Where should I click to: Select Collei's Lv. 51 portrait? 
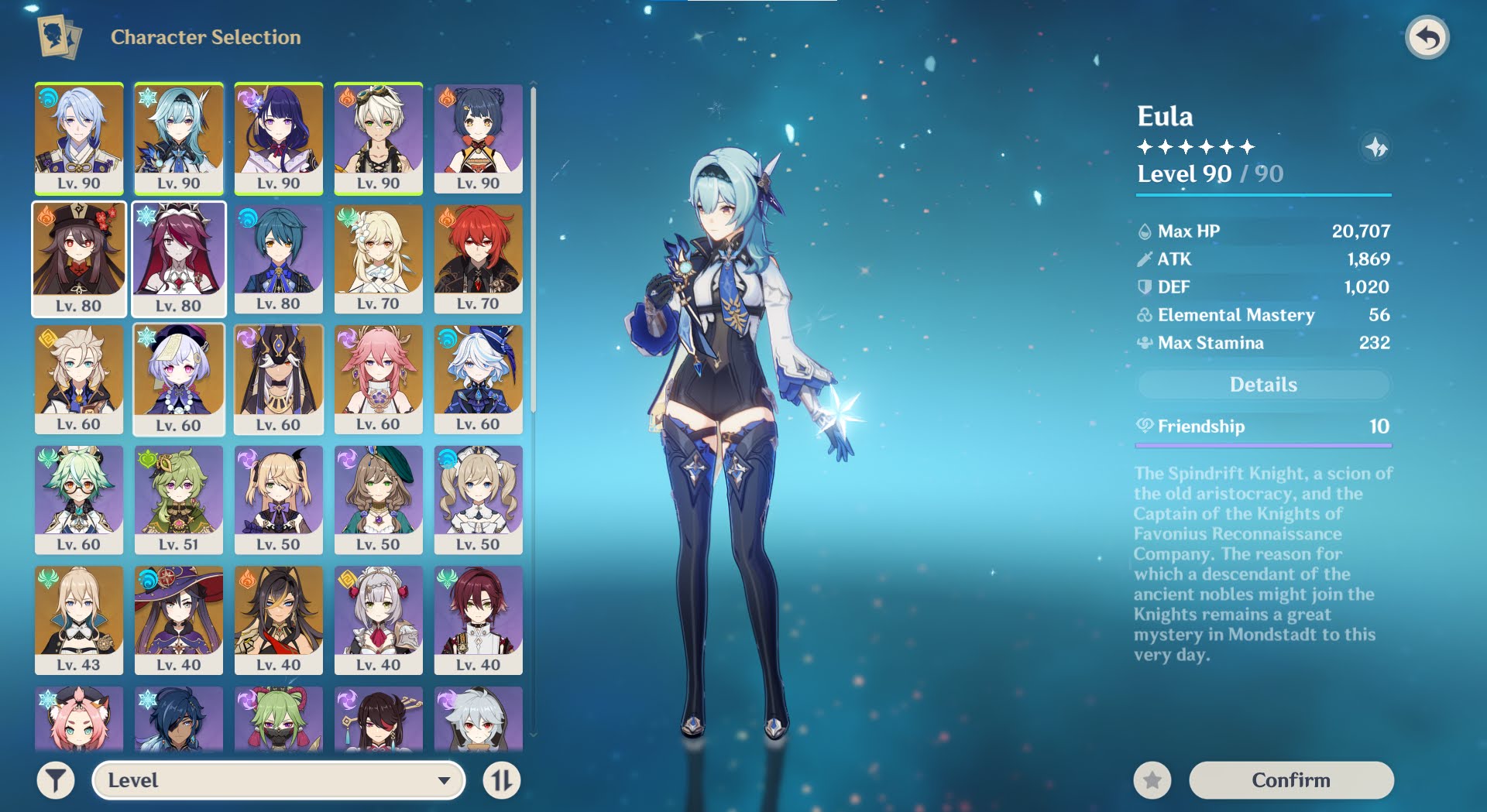click(x=179, y=499)
